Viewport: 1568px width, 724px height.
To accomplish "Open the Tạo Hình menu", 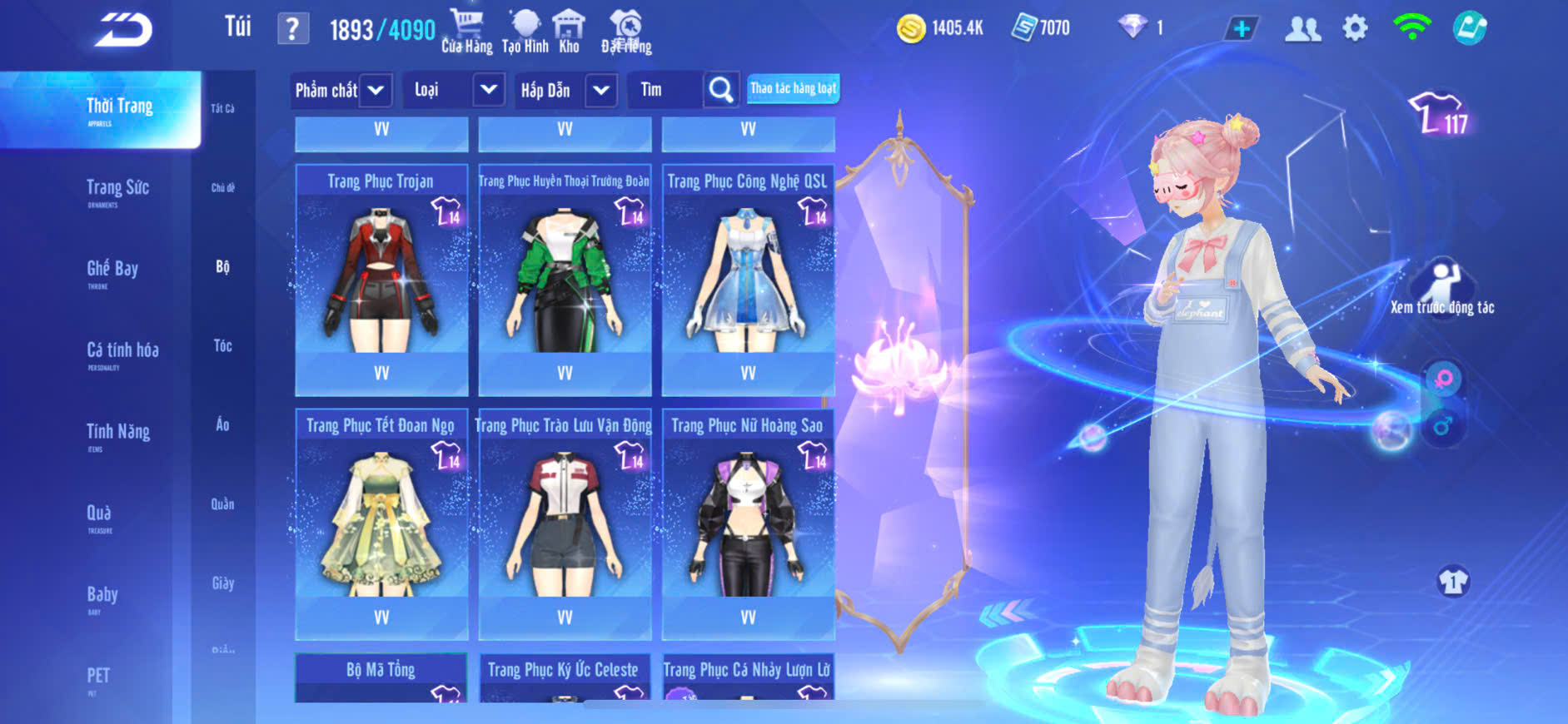I will [525, 32].
